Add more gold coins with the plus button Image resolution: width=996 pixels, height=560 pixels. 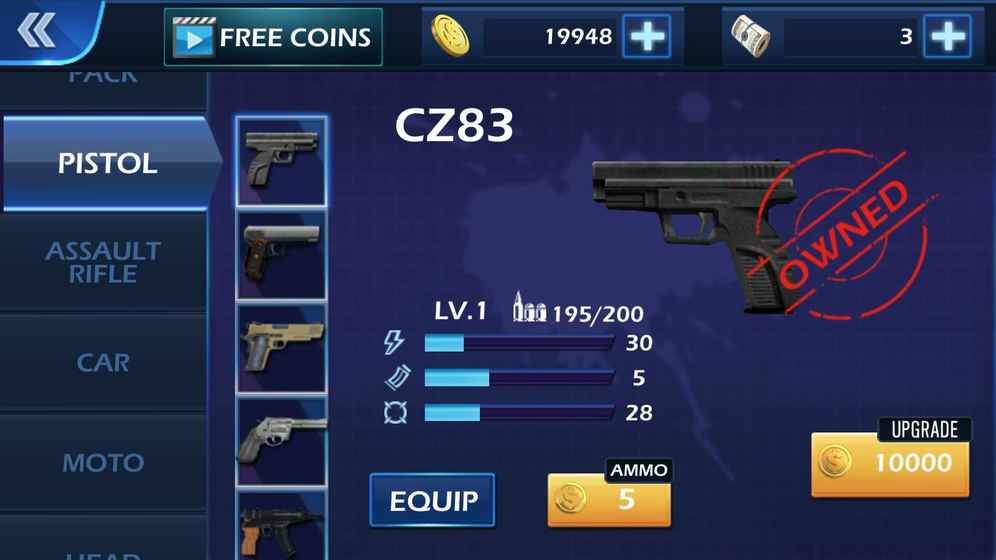tap(647, 37)
